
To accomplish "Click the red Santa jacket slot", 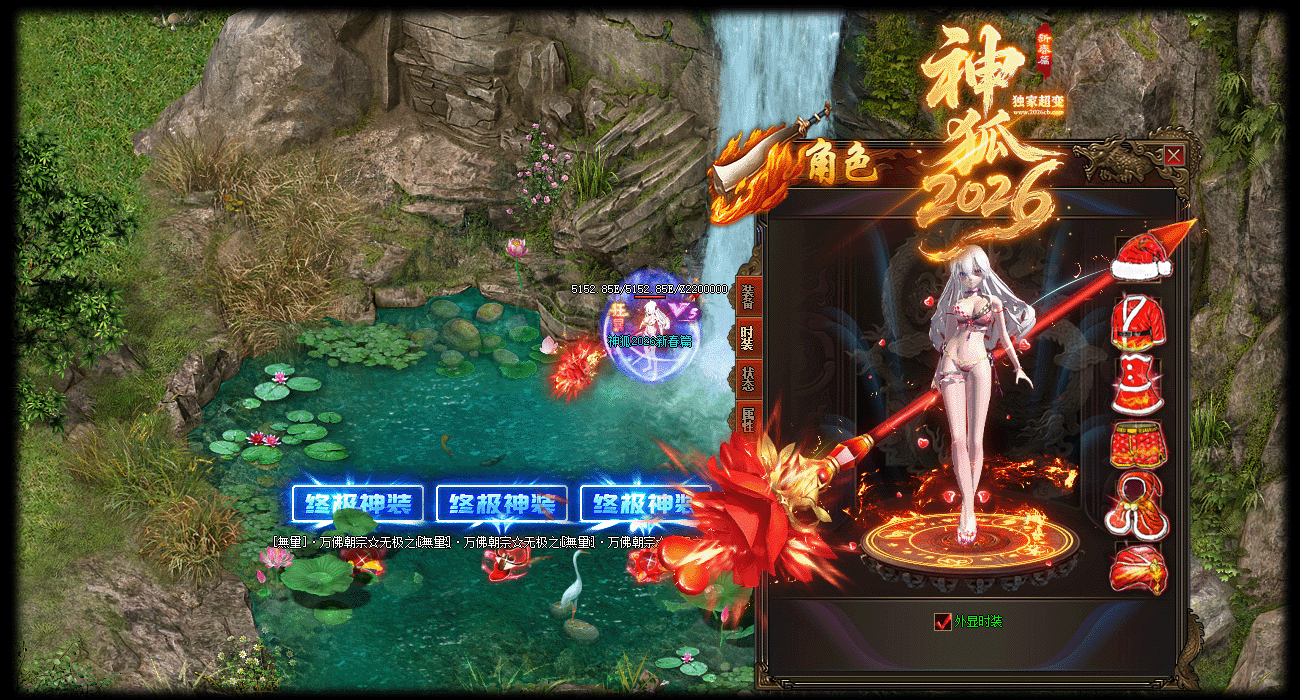I will tap(1140, 322).
